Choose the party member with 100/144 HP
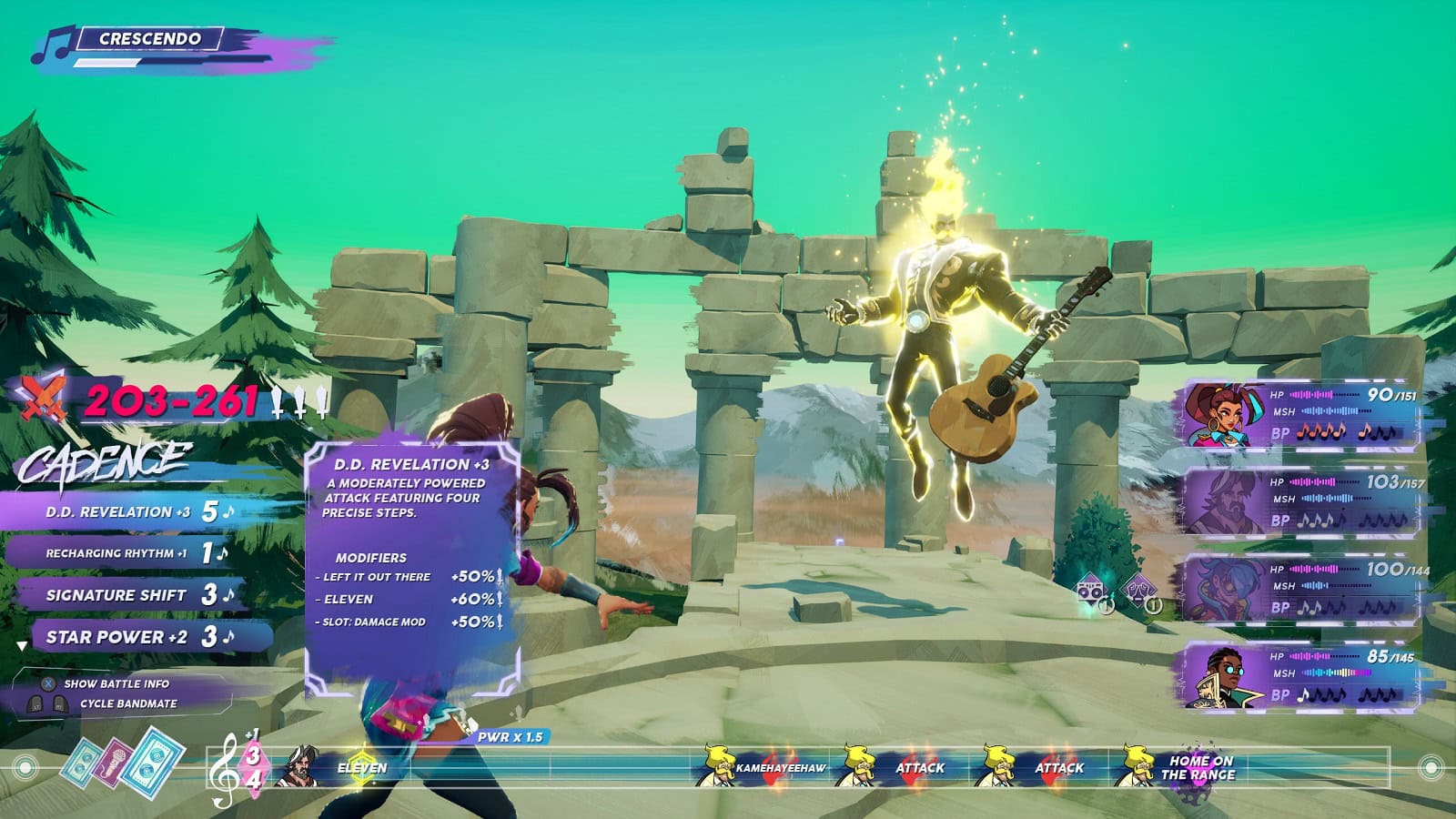The image size is (1456, 819). (1301, 589)
